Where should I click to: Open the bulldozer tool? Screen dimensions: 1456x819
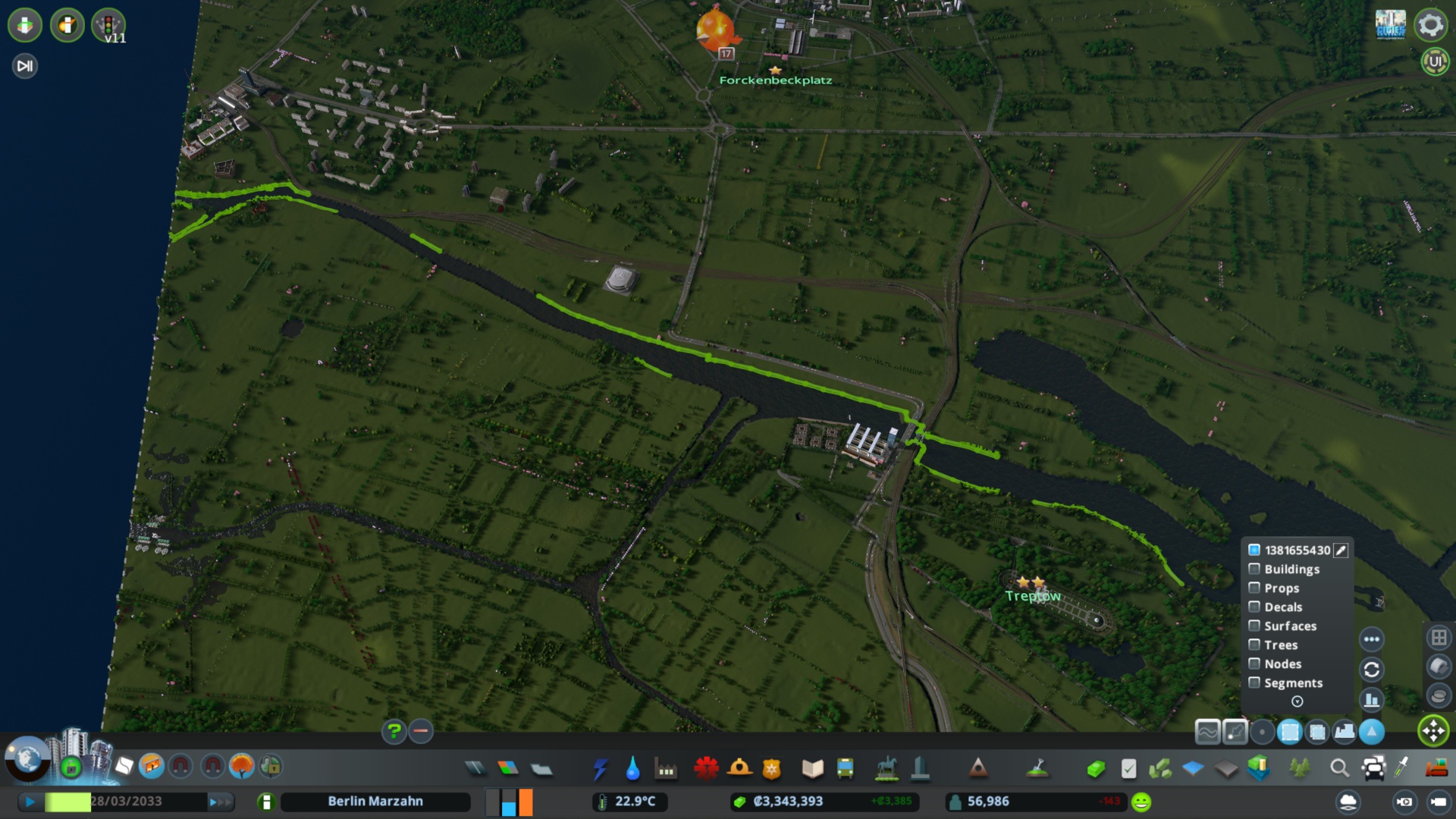tap(1436, 769)
